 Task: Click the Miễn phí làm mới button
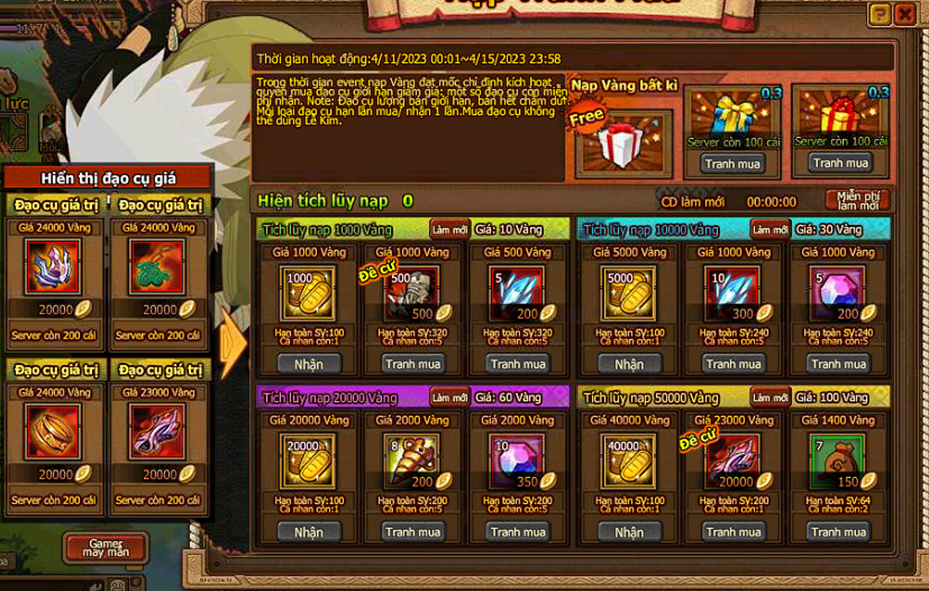856,199
